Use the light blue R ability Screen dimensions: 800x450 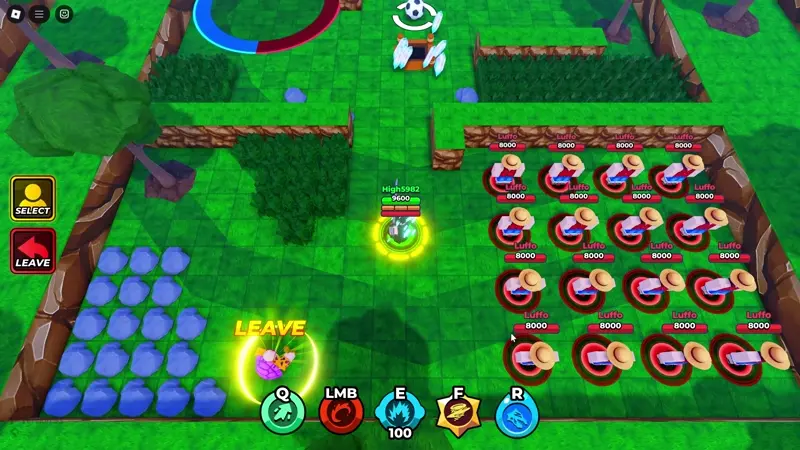[516, 412]
